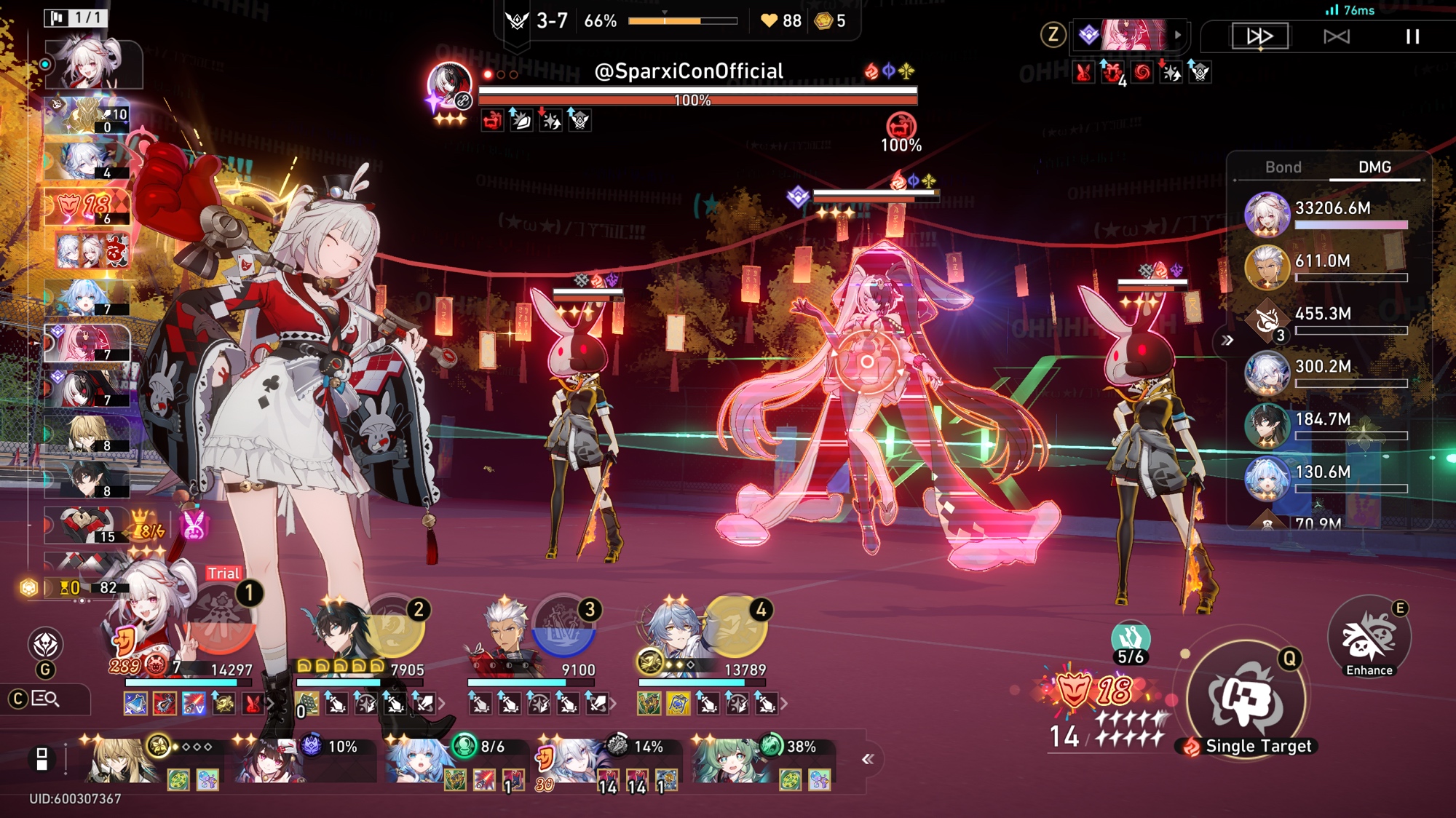Toggle the fast-forward speed button
Viewport: 1456px width, 818px height.
[1260, 36]
